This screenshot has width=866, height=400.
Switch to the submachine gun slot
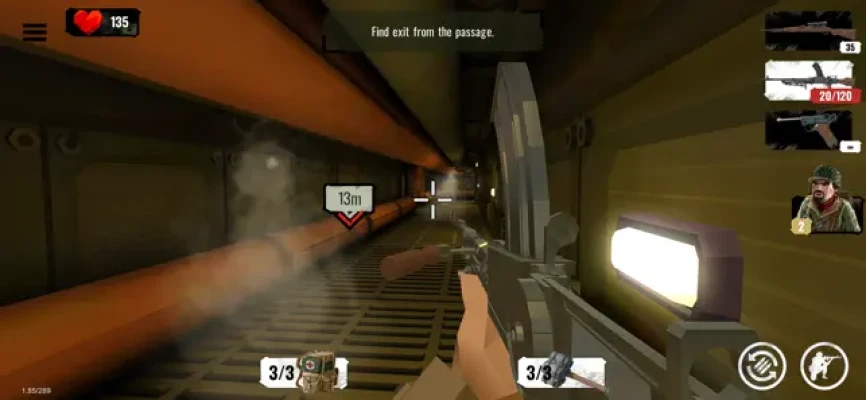click(808, 82)
